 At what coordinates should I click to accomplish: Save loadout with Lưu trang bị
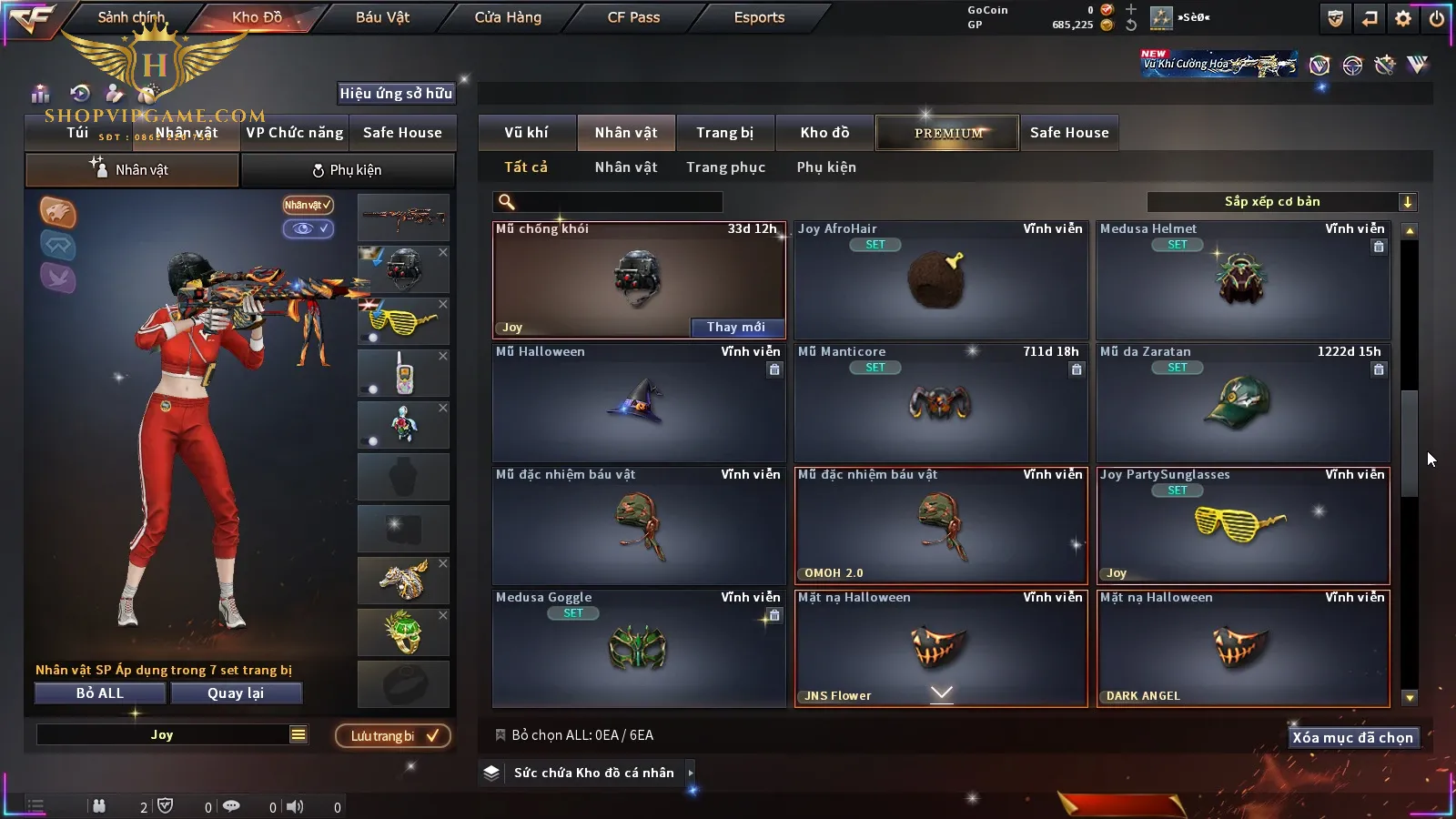point(393,736)
